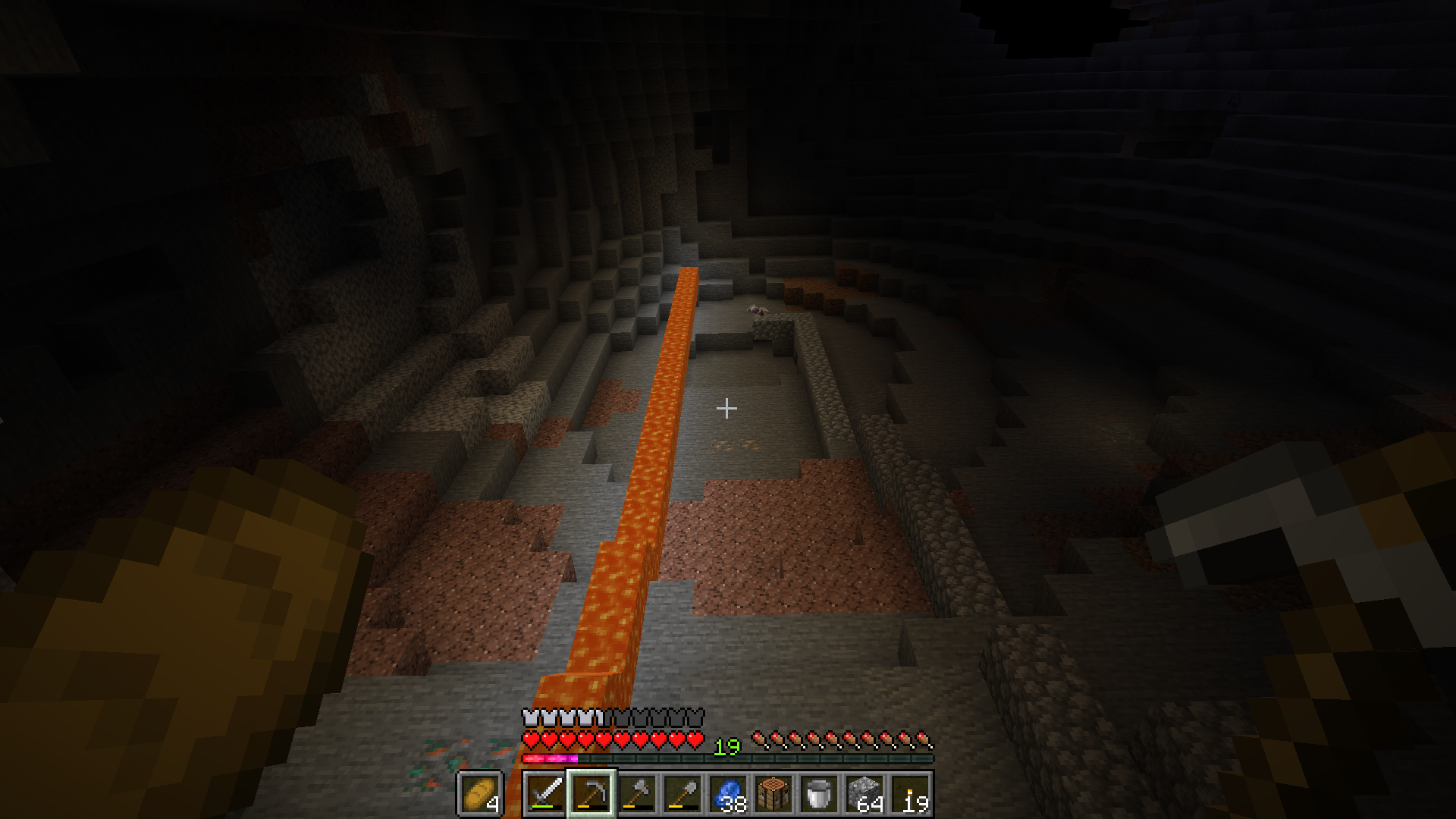
Task: Select the cobblestone stack of 64
Action: click(x=864, y=794)
